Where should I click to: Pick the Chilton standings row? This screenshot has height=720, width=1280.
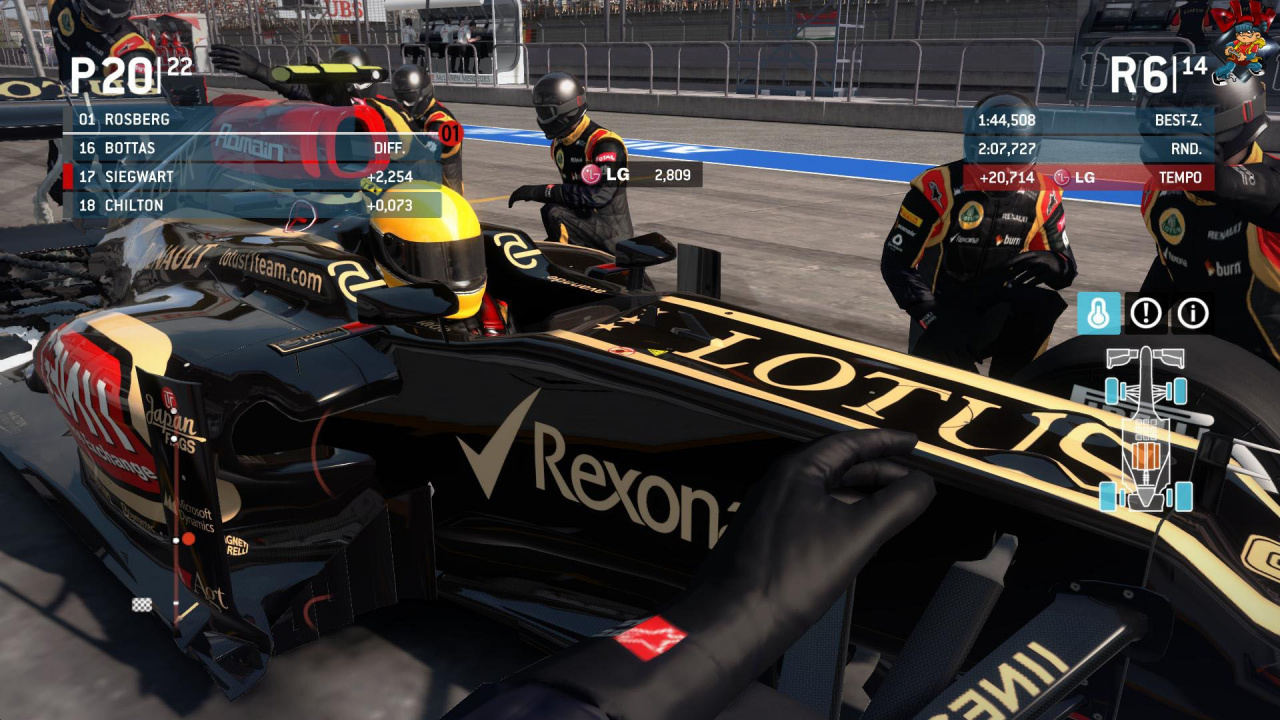(252, 205)
